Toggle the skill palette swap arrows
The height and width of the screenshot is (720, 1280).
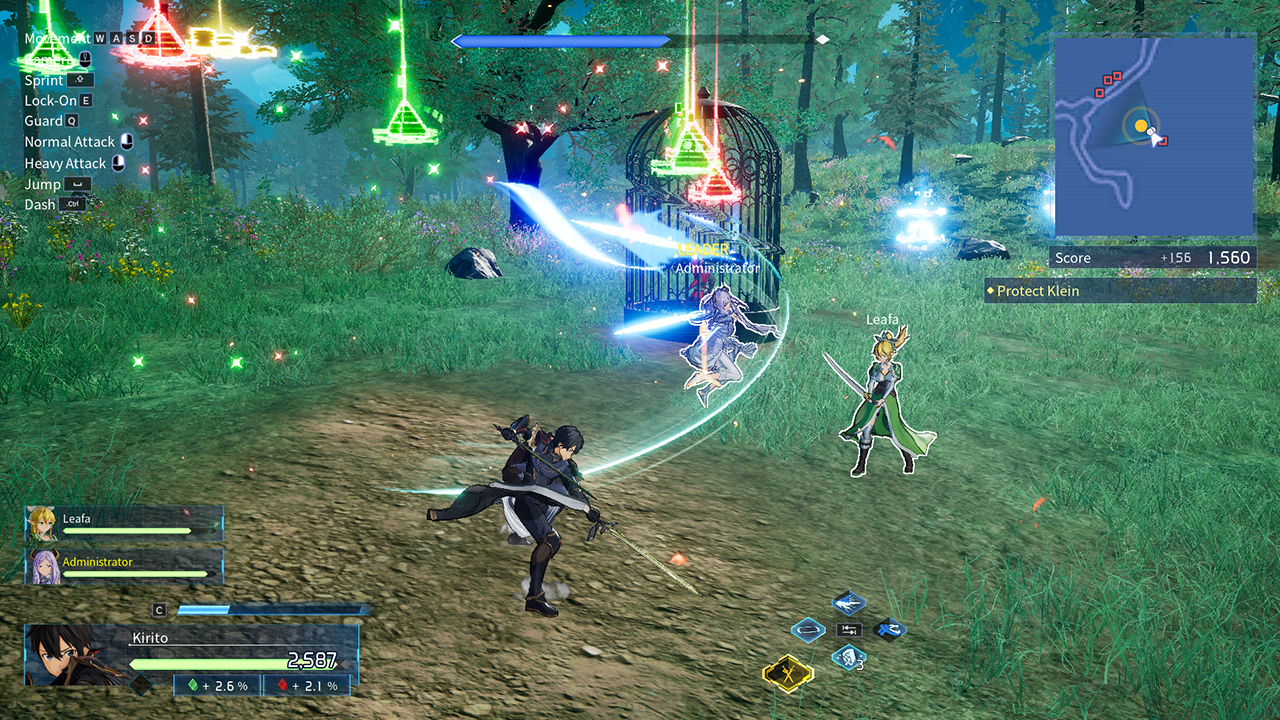click(x=849, y=630)
